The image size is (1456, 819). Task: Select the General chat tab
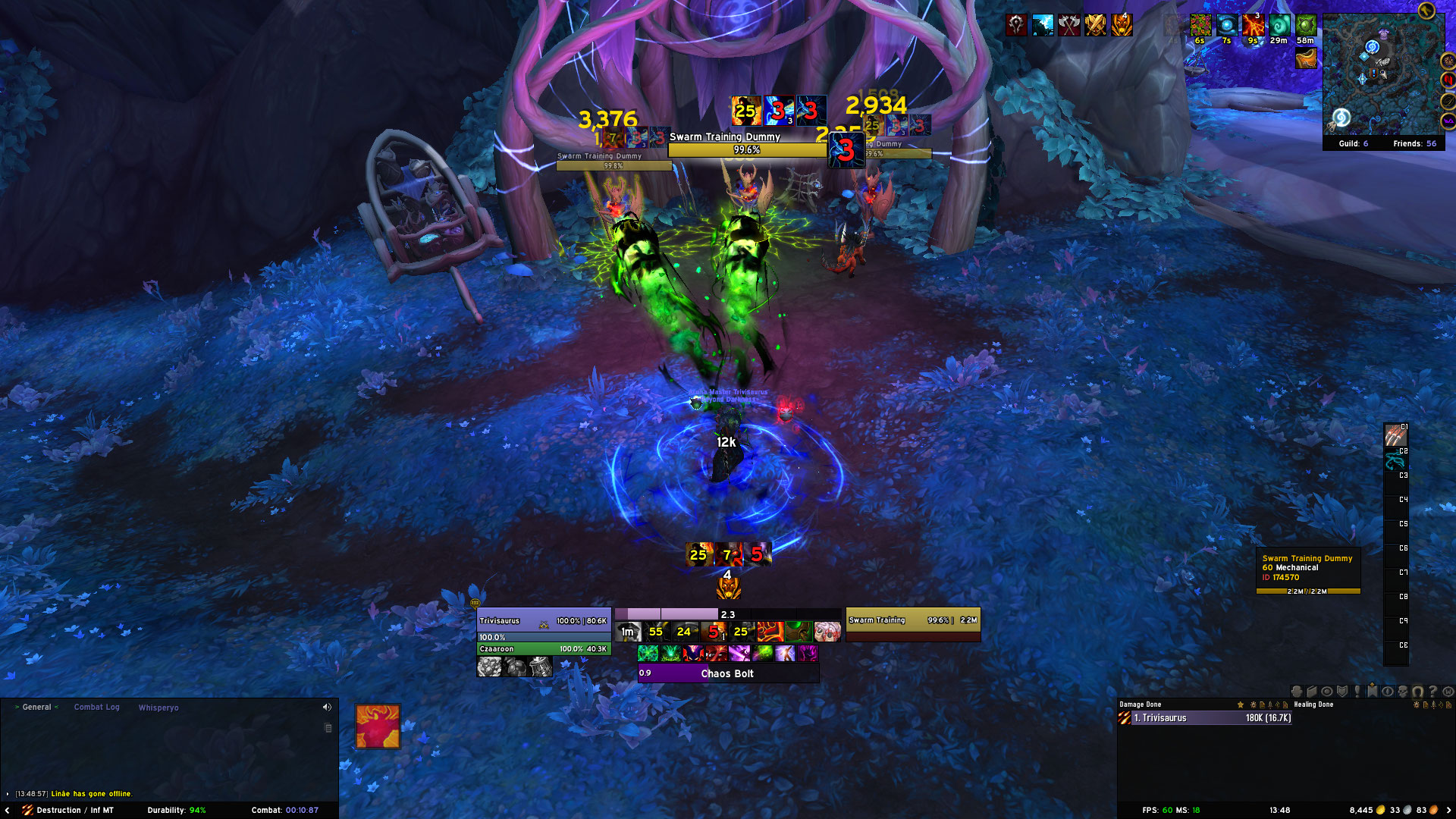point(36,707)
